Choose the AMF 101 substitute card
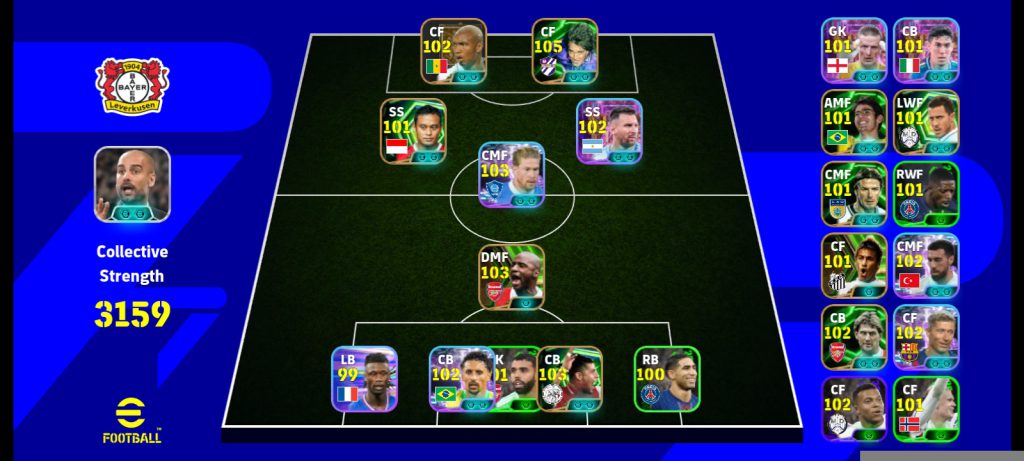Viewport: 1024px width, 461px height. pyautogui.click(x=854, y=122)
